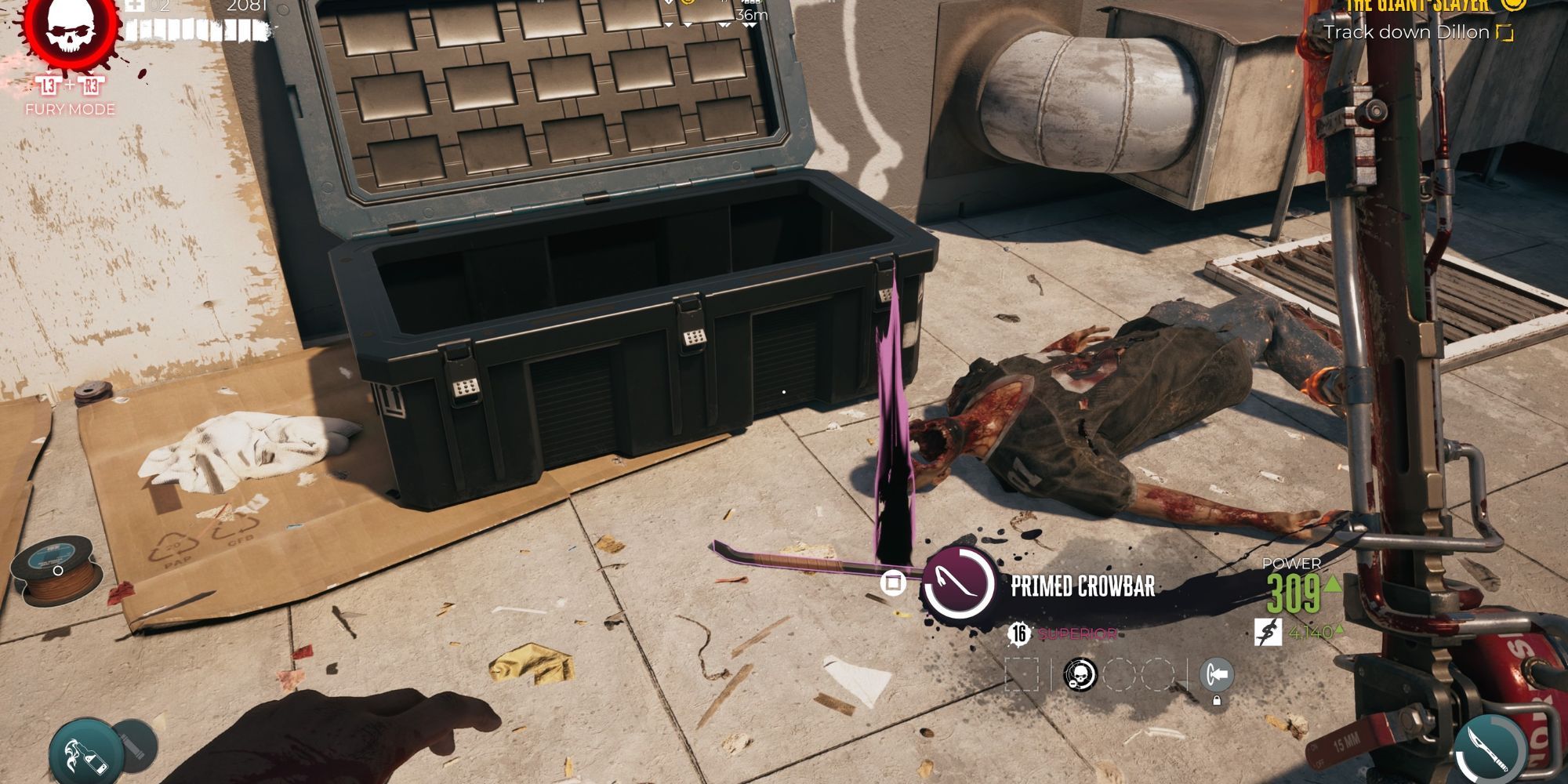This screenshot has width=1568, height=784.
Task: Select the 36m distance waypoint marker
Action: (x=750, y=16)
